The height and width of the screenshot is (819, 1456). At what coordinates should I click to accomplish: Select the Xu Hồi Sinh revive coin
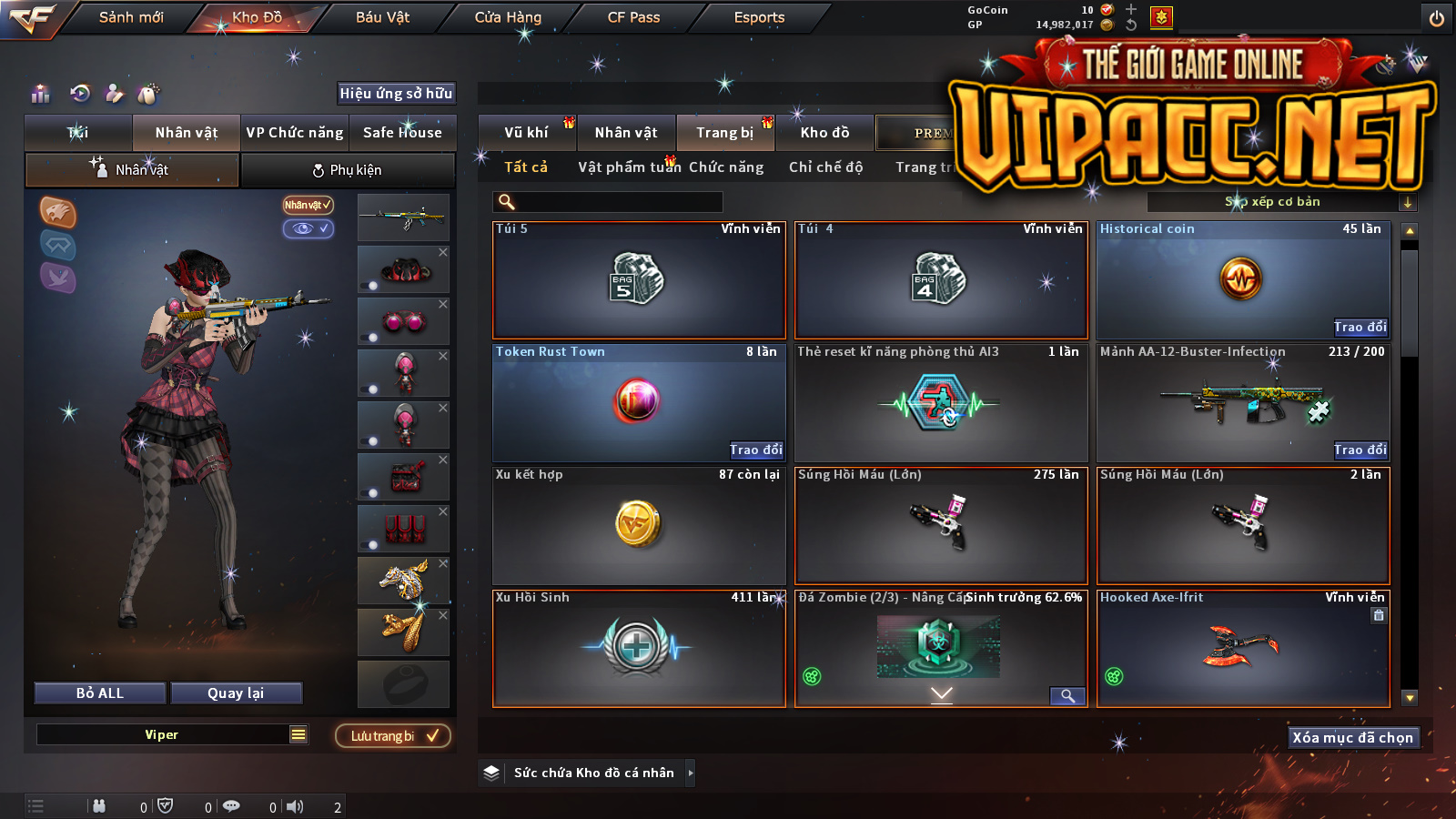[x=639, y=648]
